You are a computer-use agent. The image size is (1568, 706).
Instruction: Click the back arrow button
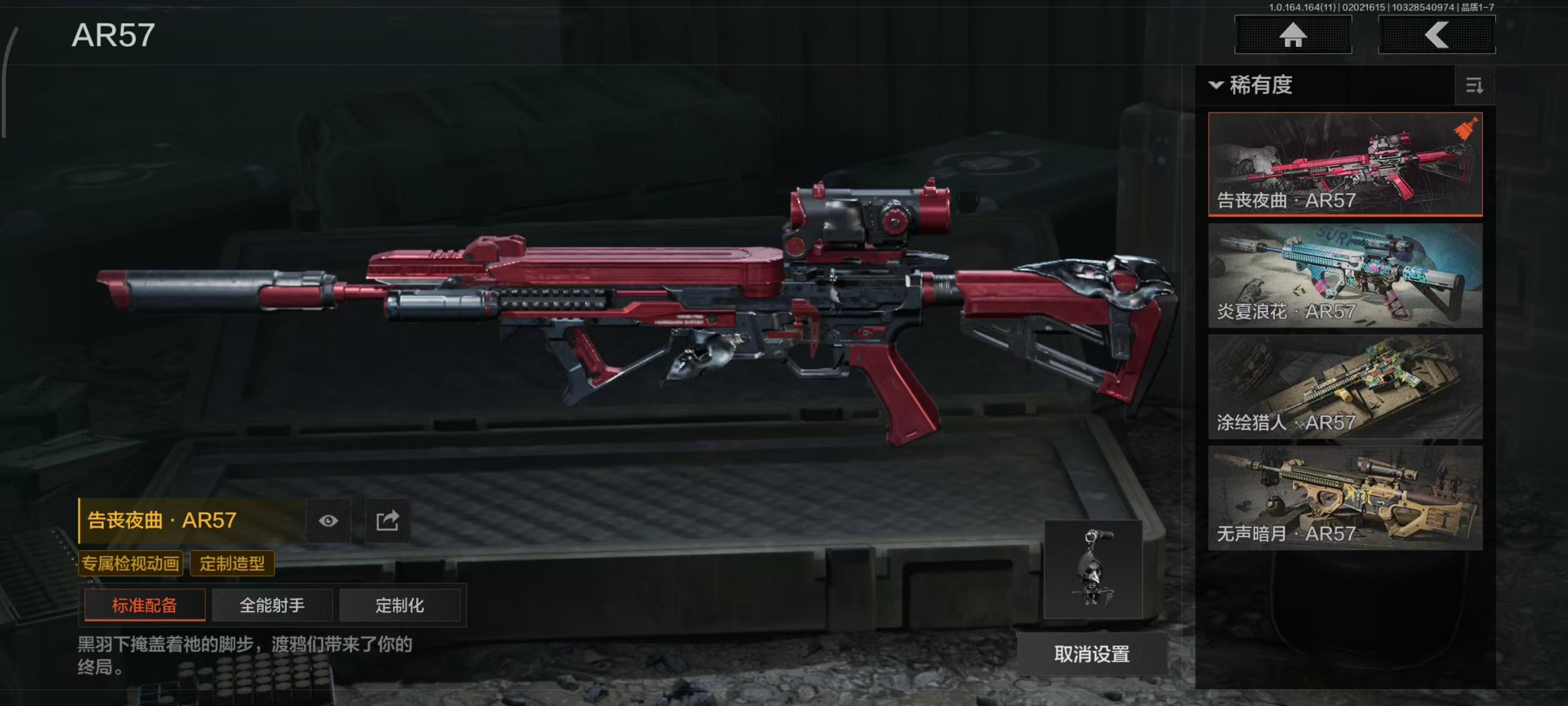pos(1436,35)
